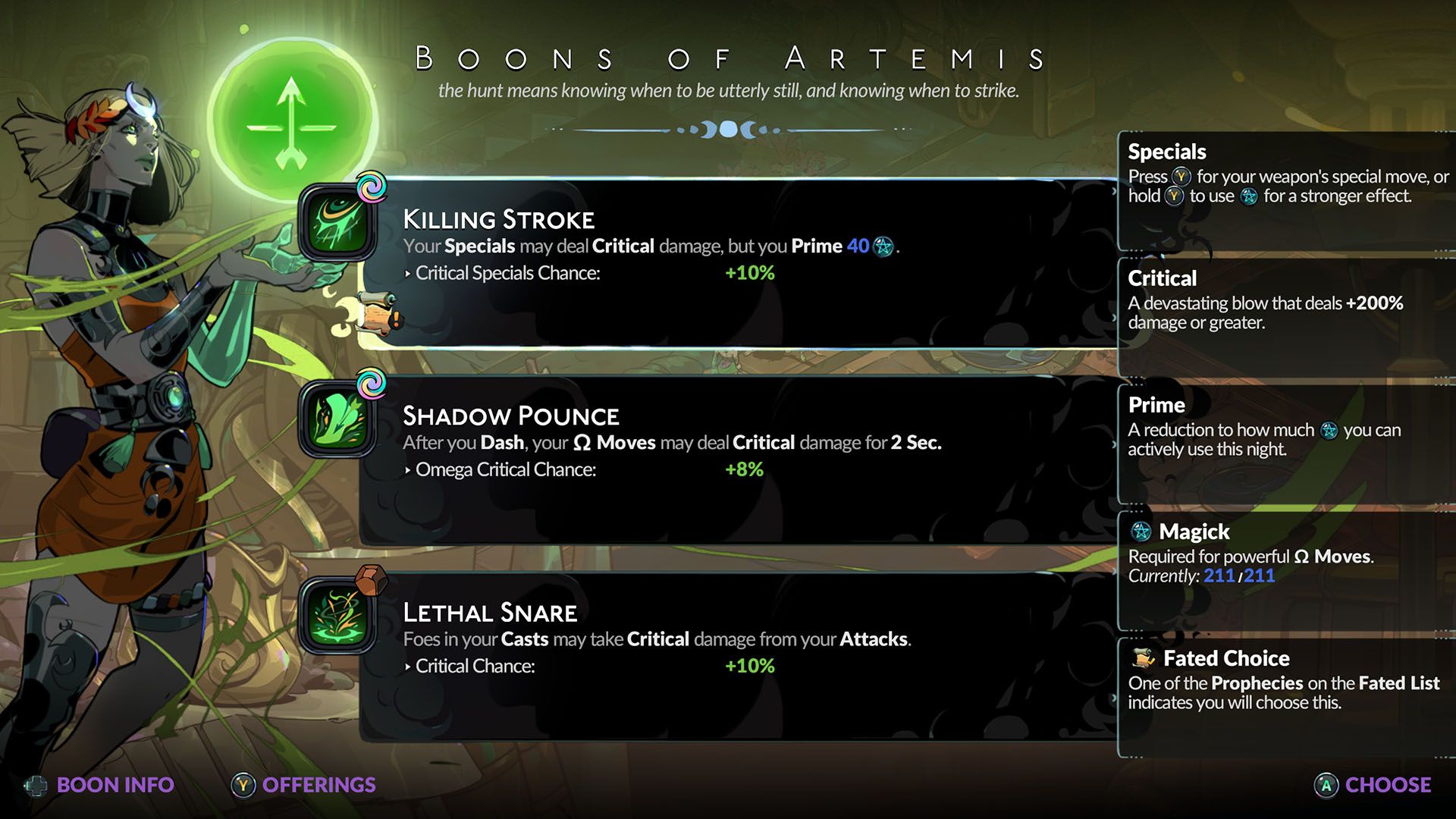View the Prime tooltip panel
Image resolution: width=1456 pixels, height=819 pixels.
point(1286,443)
